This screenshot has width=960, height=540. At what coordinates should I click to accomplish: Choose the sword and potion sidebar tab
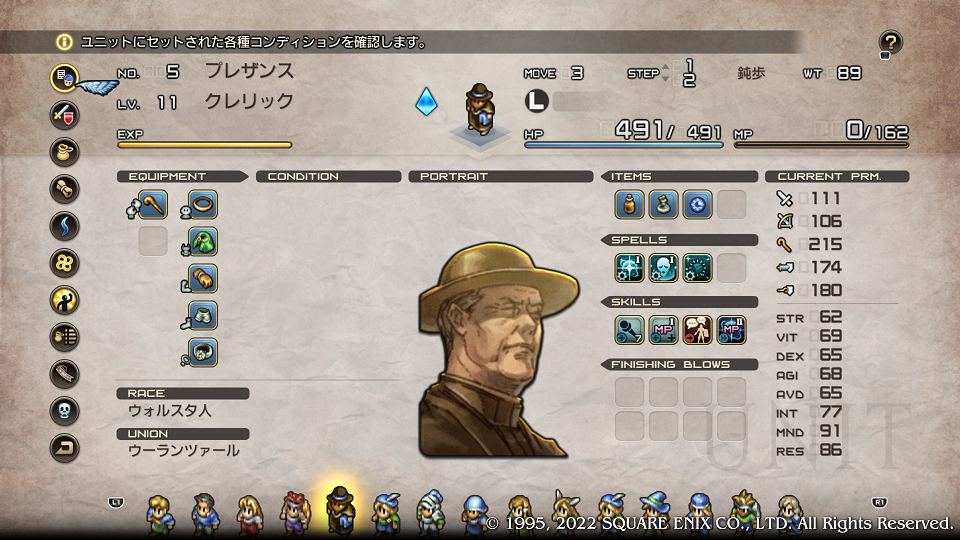coord(65,113)
